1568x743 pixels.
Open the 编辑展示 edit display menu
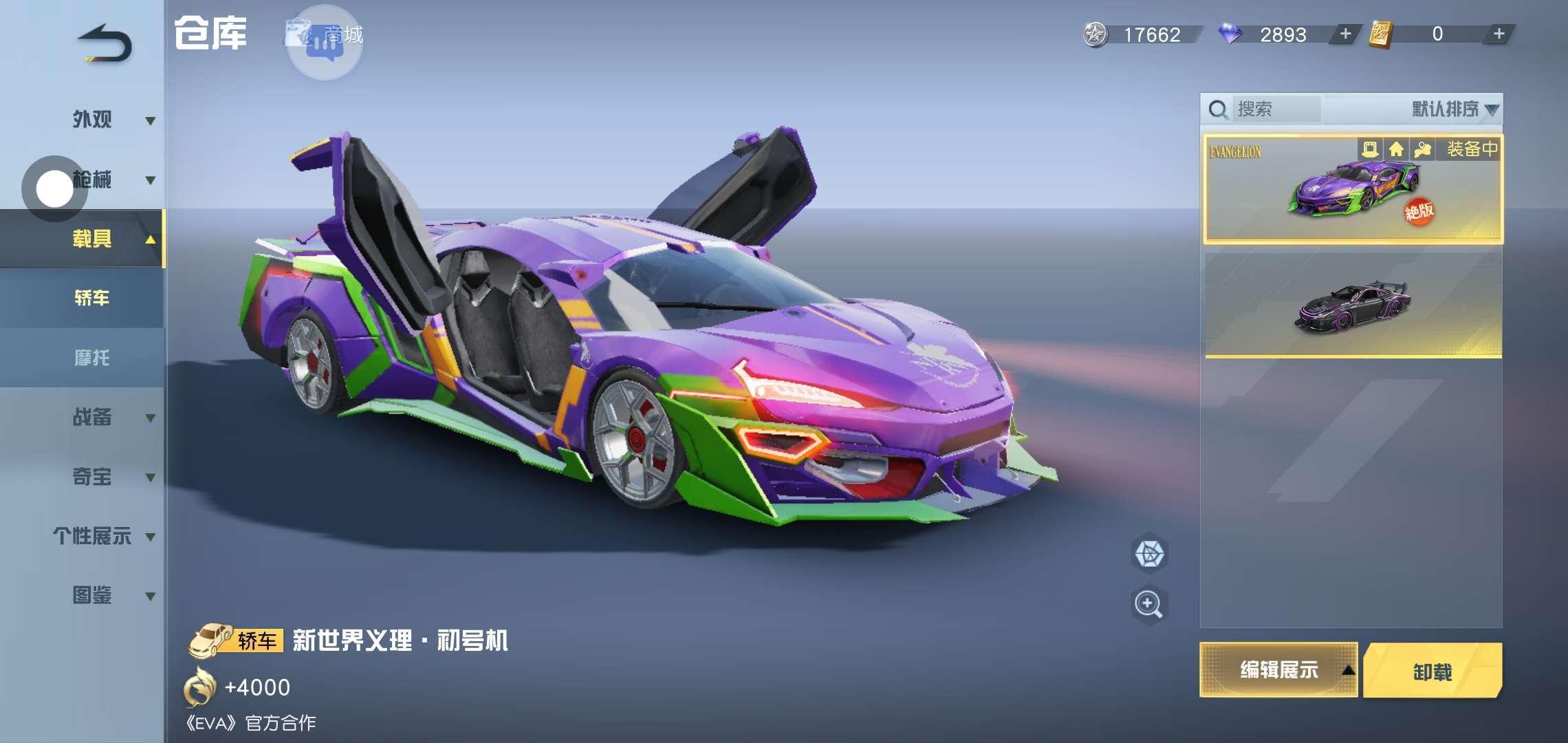tap(1278, 669)
